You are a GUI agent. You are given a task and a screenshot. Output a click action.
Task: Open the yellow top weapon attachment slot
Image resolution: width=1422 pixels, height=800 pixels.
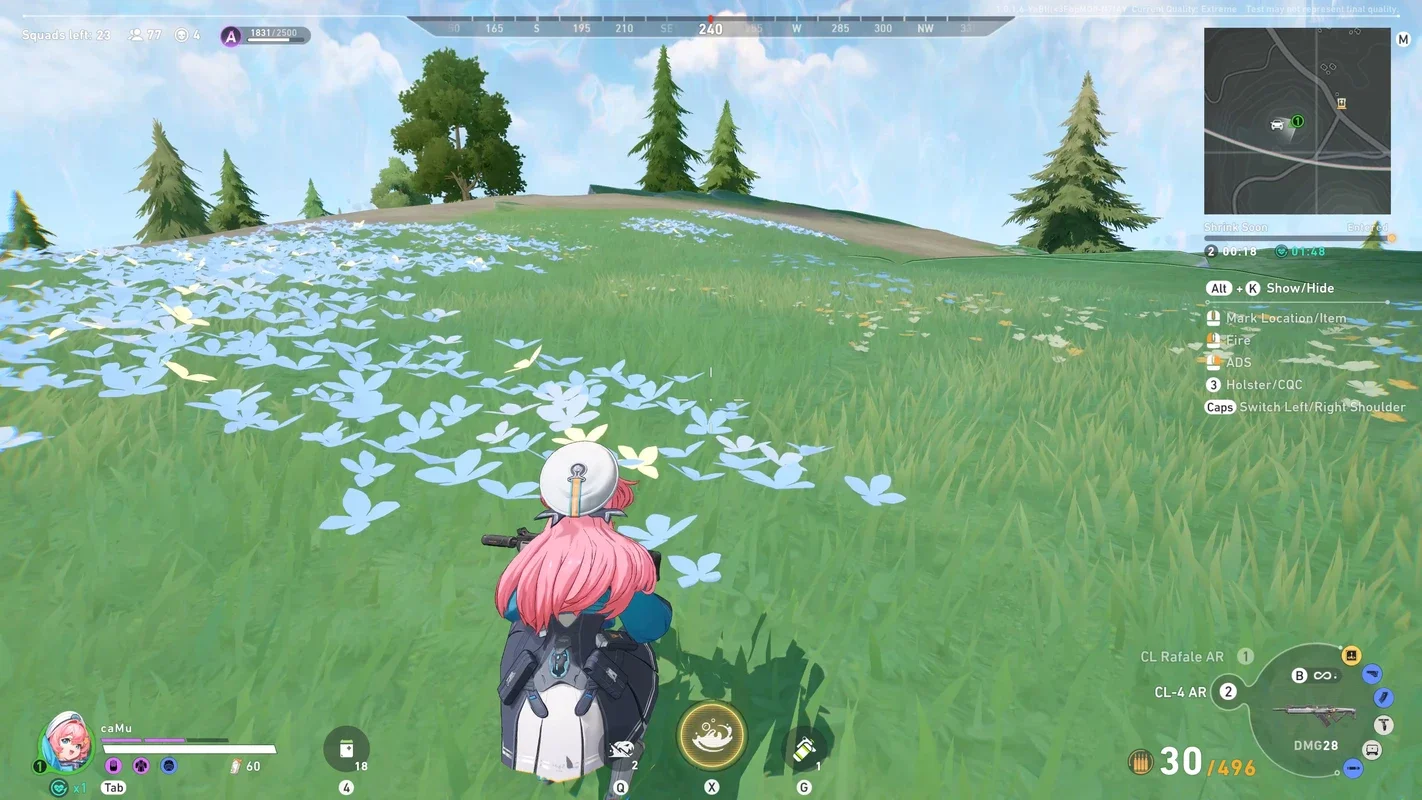[1350, 655]
